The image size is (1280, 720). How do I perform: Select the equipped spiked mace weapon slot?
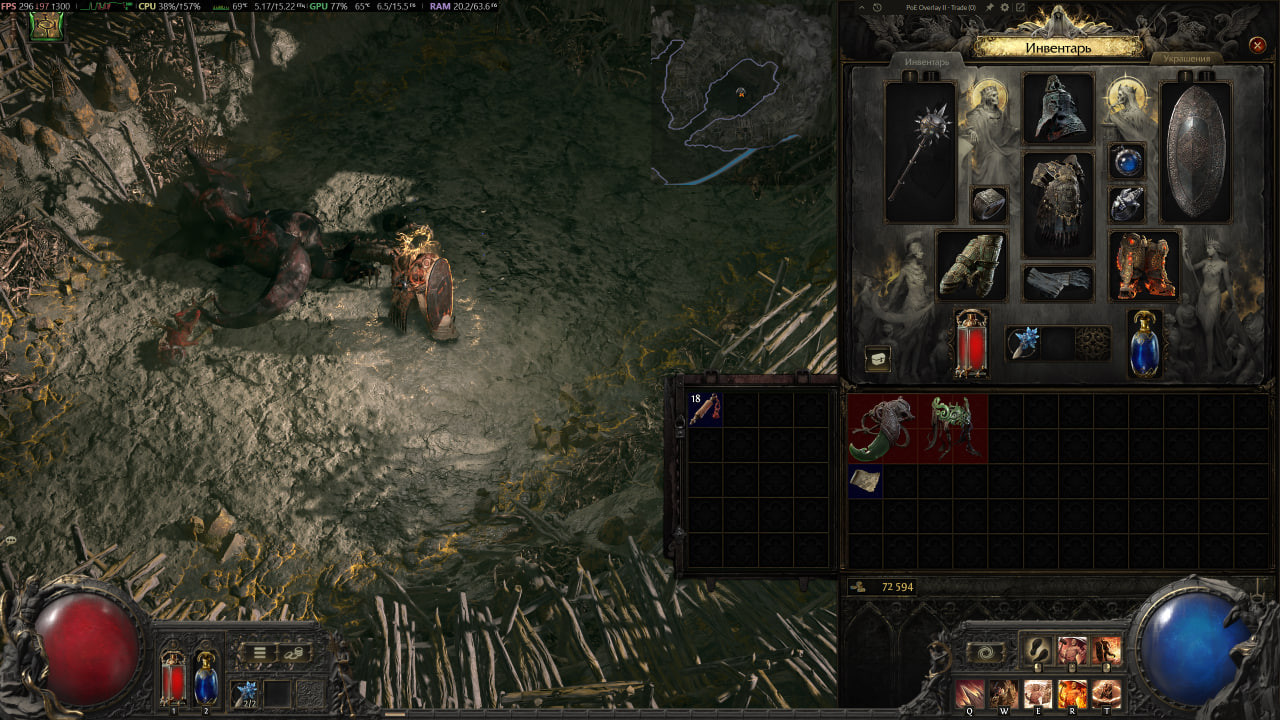(x=920, y=152)
